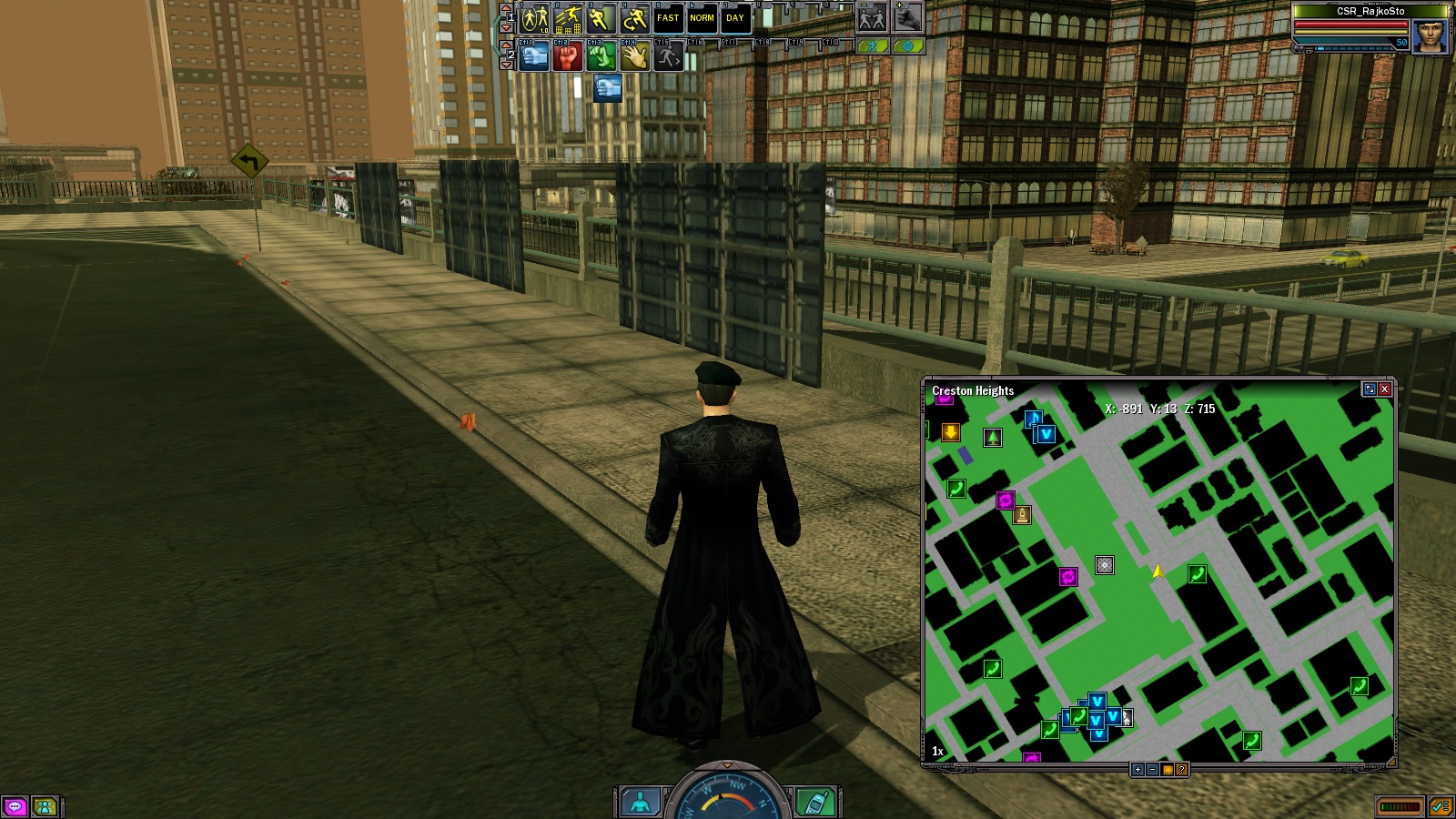
Task: Close the Creston Heights map window
Action: (1384, 389)
